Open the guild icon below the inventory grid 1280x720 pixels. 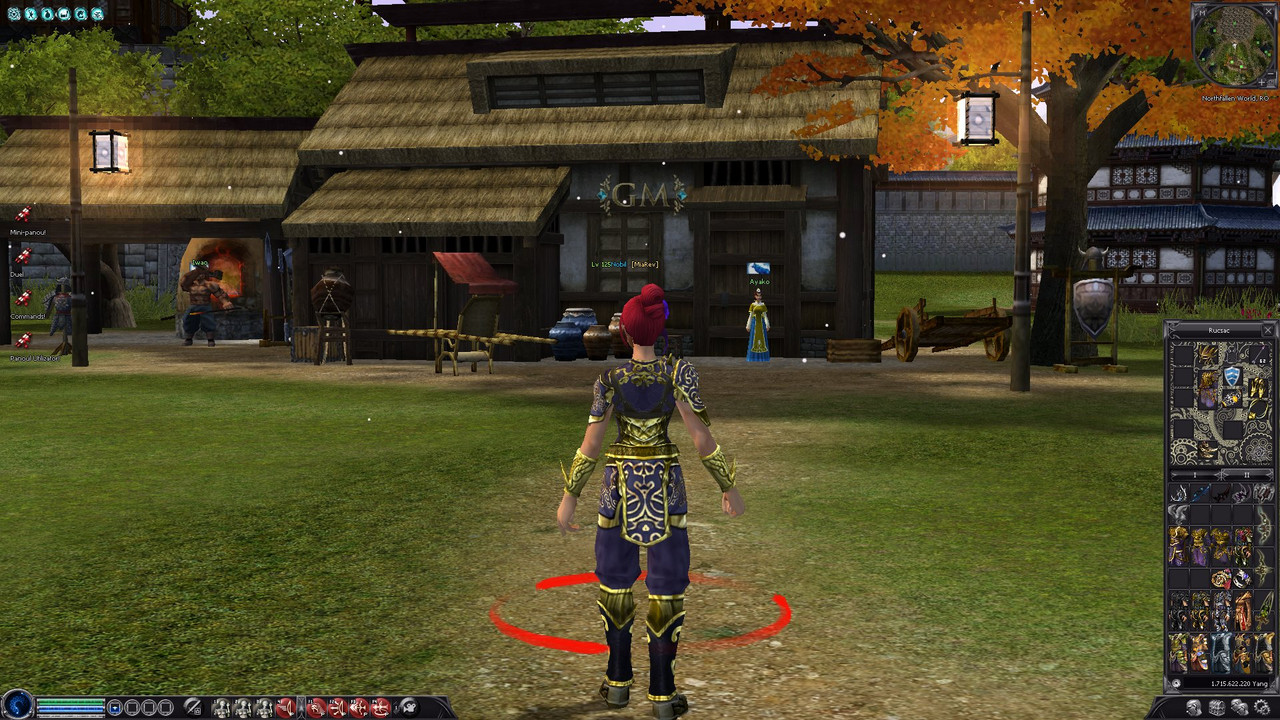tap(1238, 707)
